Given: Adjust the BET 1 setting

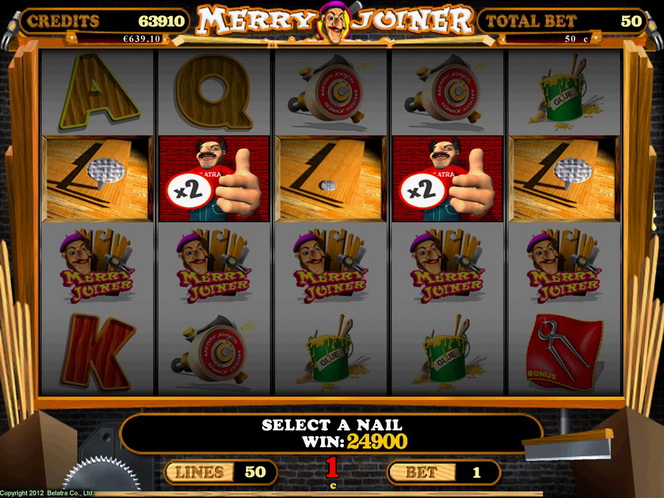Looking at the screenshot, I should click(442, 471).
